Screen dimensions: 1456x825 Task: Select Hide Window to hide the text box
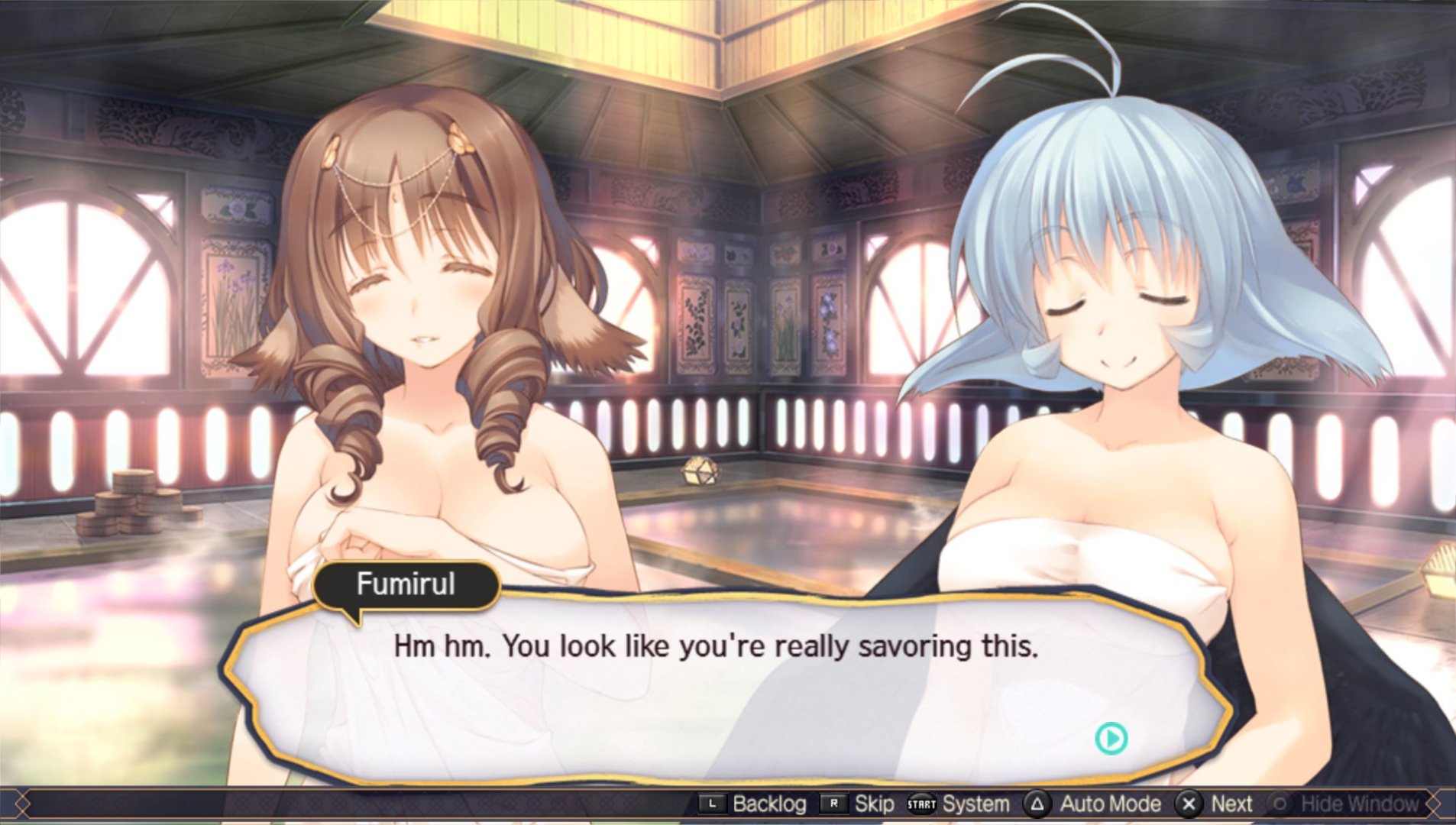point(1344,804)
